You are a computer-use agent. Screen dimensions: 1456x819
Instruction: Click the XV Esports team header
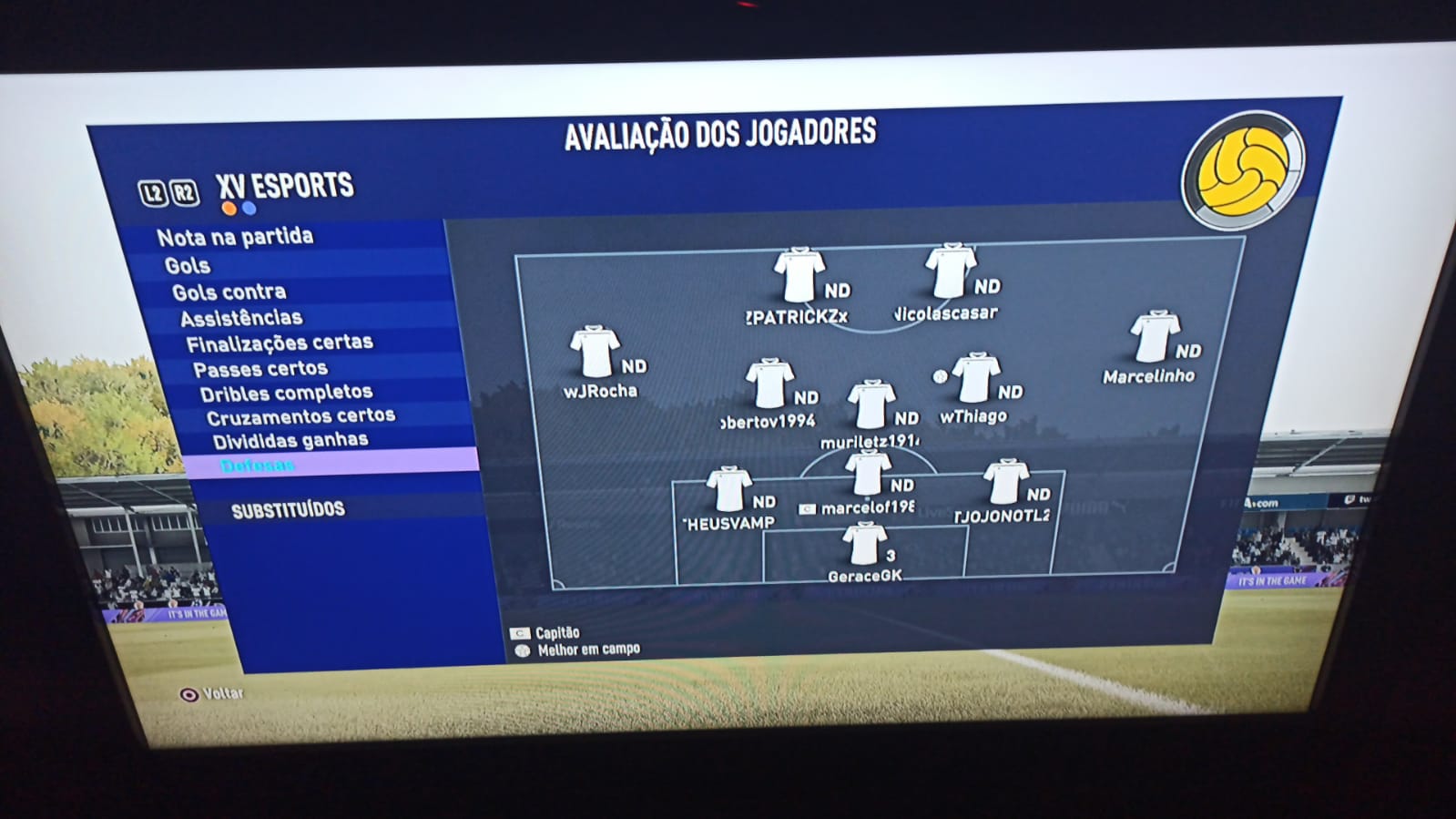tap(285, 187)
